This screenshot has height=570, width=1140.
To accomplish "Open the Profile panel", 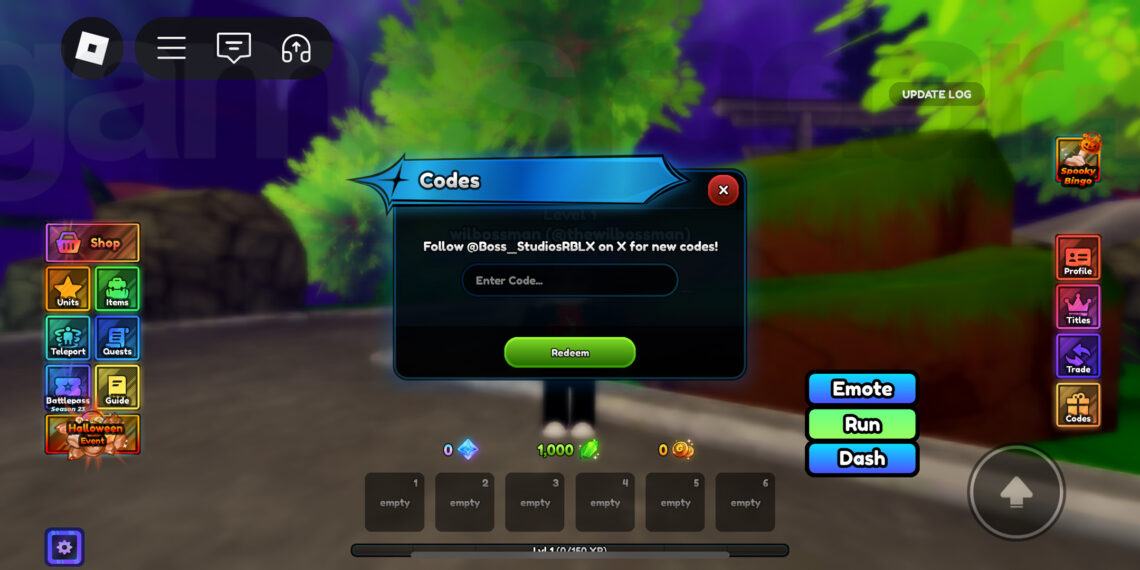I will 1078,258.
